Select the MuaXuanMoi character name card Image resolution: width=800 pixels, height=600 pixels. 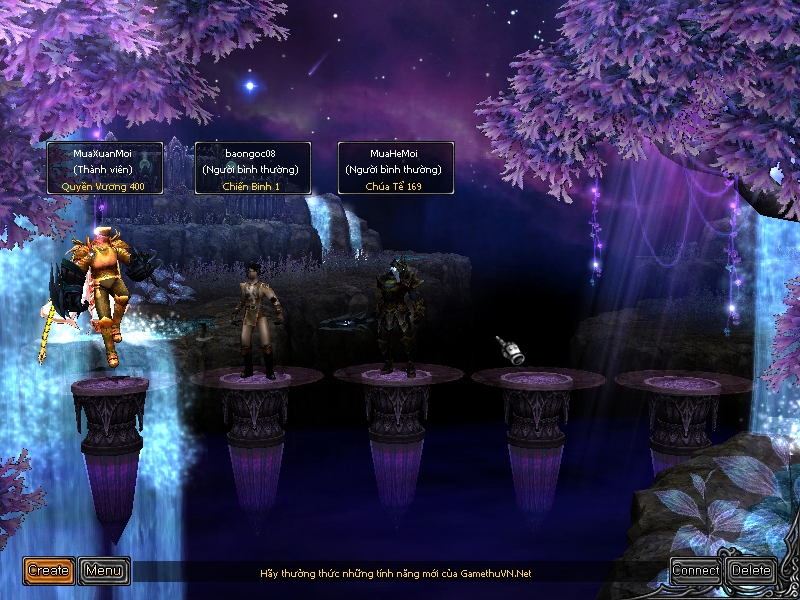tap(103, 168)
